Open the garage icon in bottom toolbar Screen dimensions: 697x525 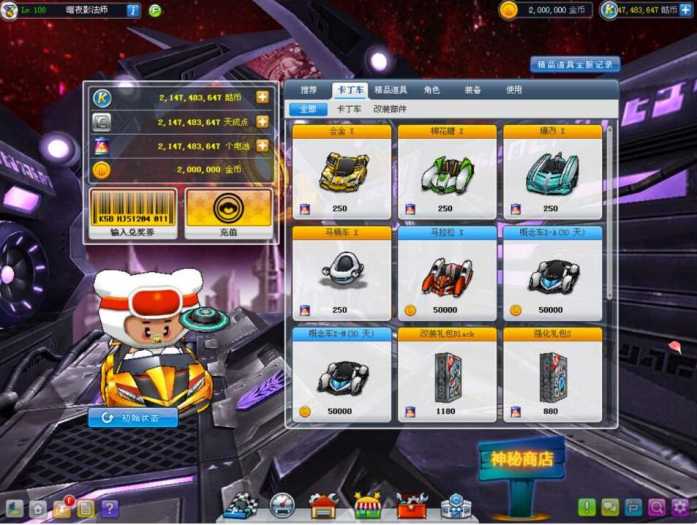click(322, 506)
